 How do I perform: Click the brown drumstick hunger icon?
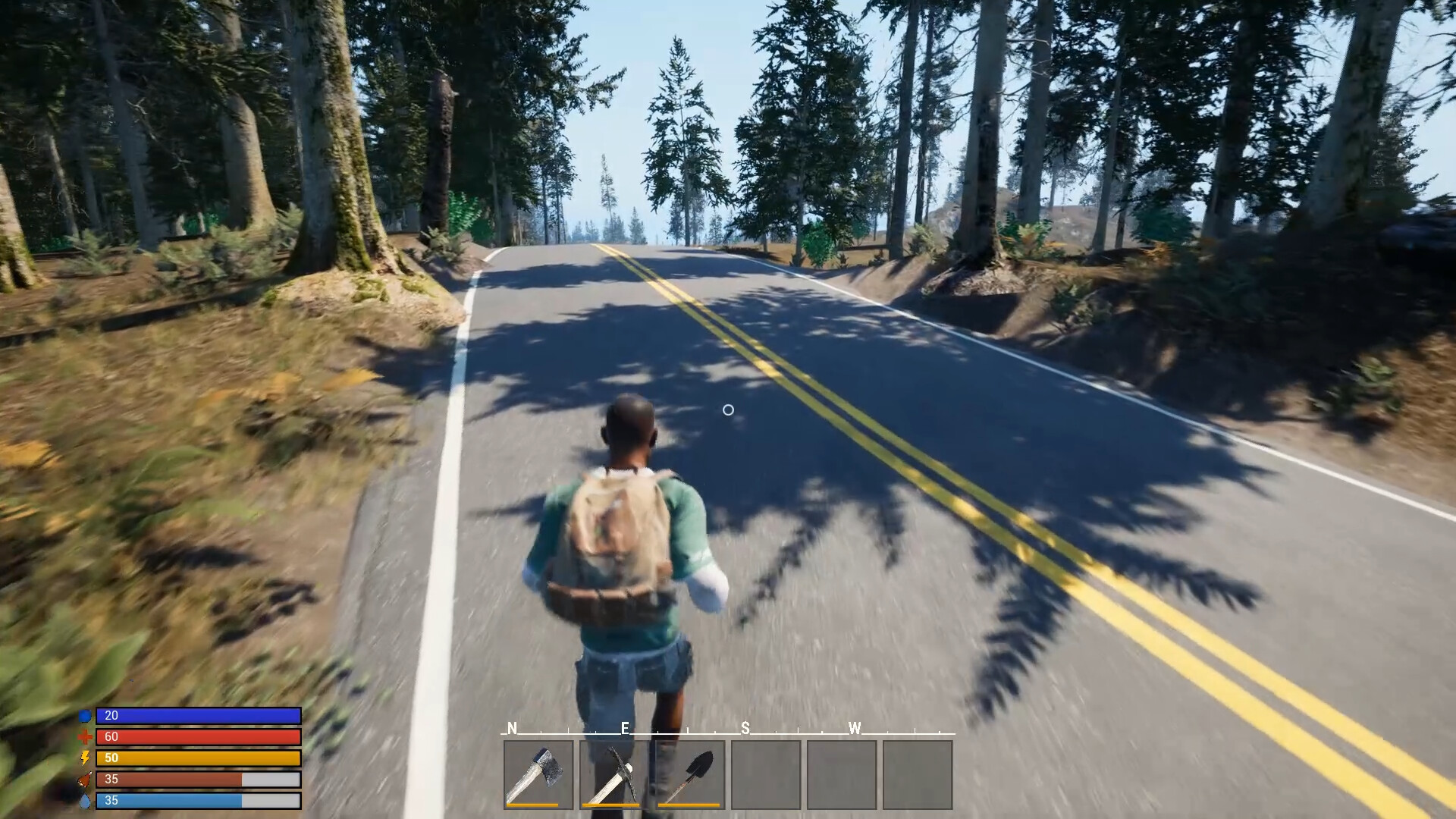(x=84, y=777)
